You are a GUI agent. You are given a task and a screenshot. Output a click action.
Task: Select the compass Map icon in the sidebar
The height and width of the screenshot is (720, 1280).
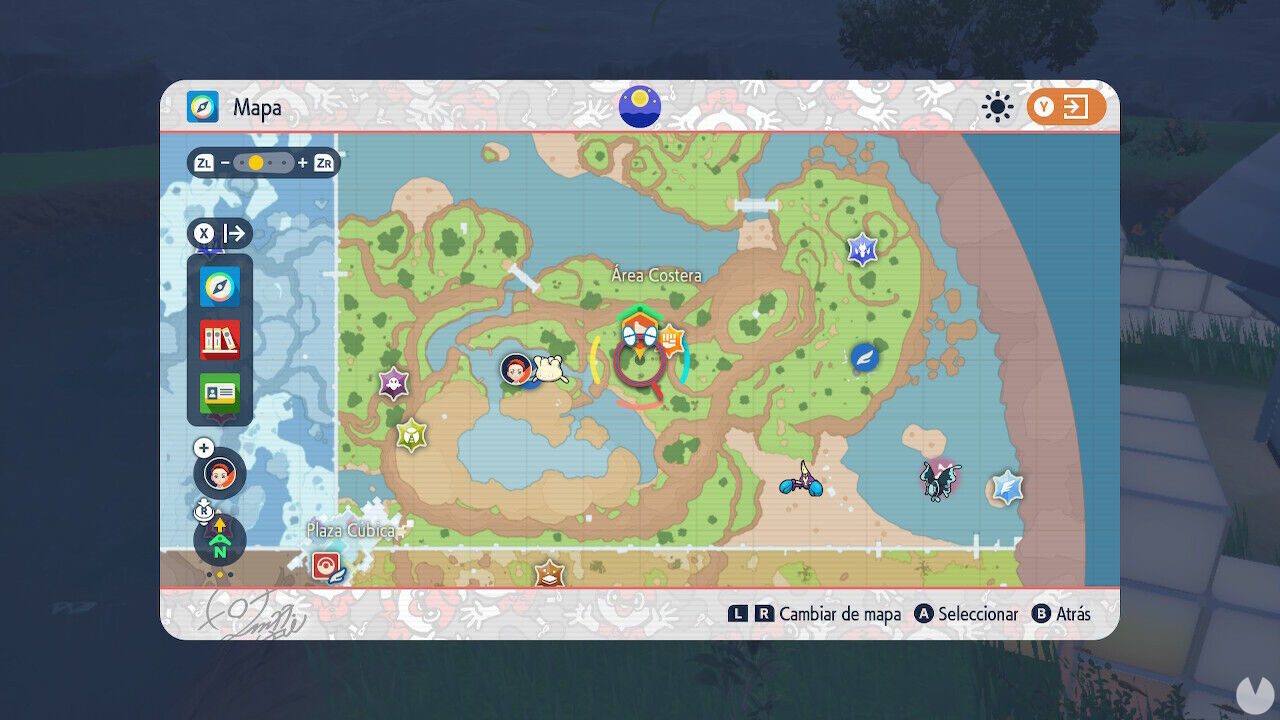(218, 286)
